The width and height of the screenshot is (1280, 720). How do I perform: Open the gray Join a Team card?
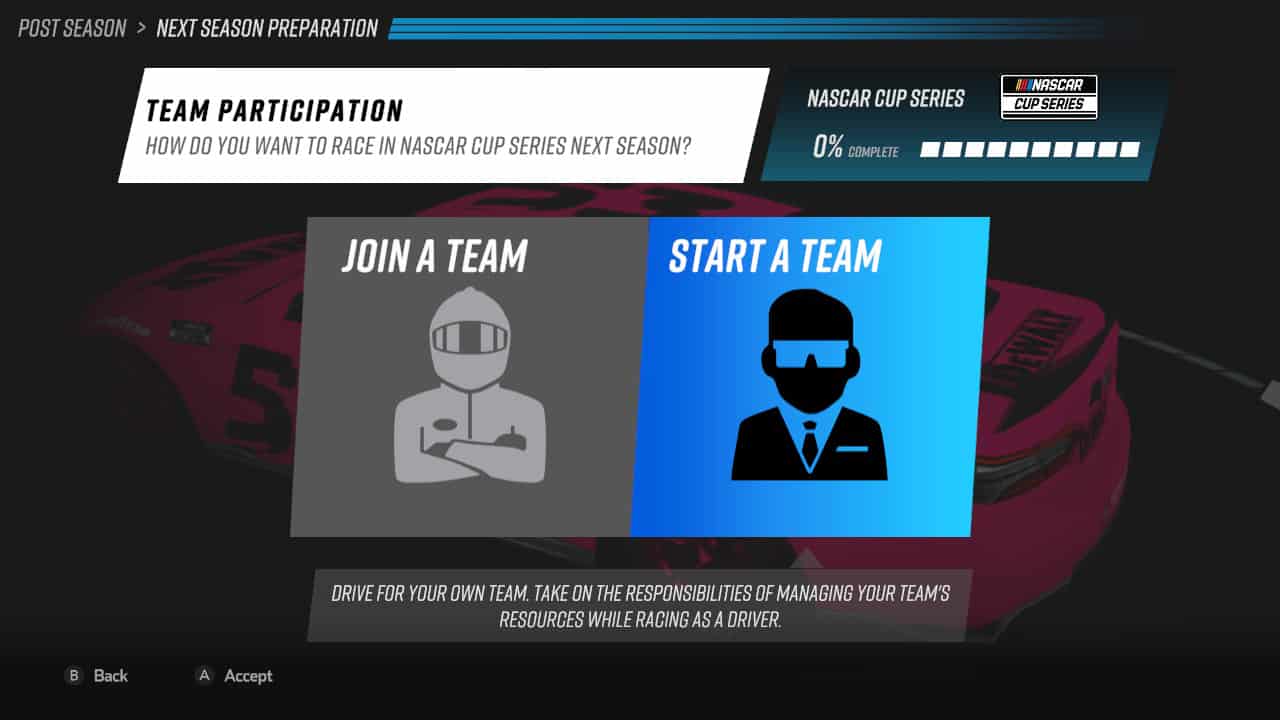click(469, 375)
